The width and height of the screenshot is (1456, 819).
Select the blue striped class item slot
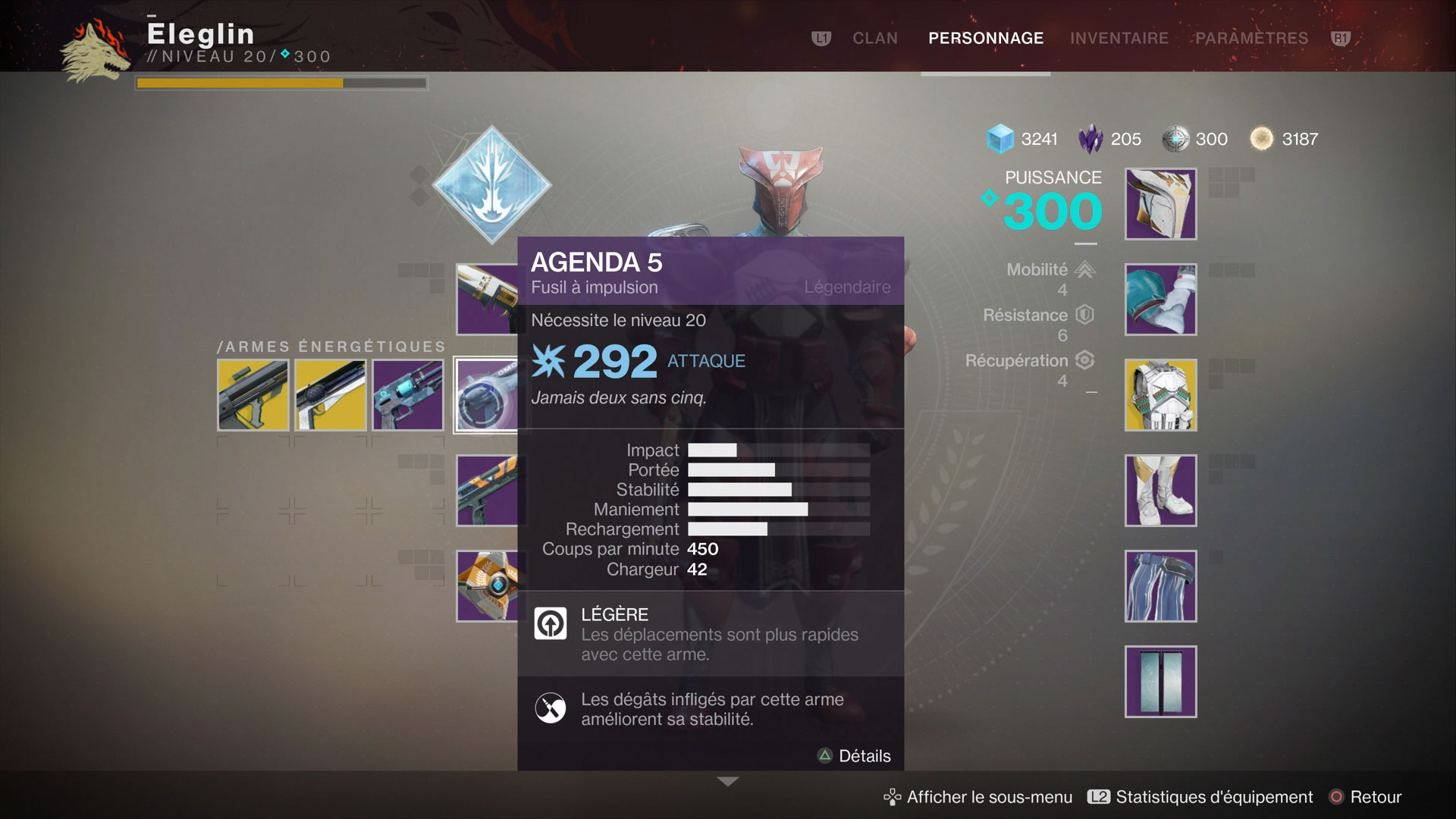[1160, 586]
